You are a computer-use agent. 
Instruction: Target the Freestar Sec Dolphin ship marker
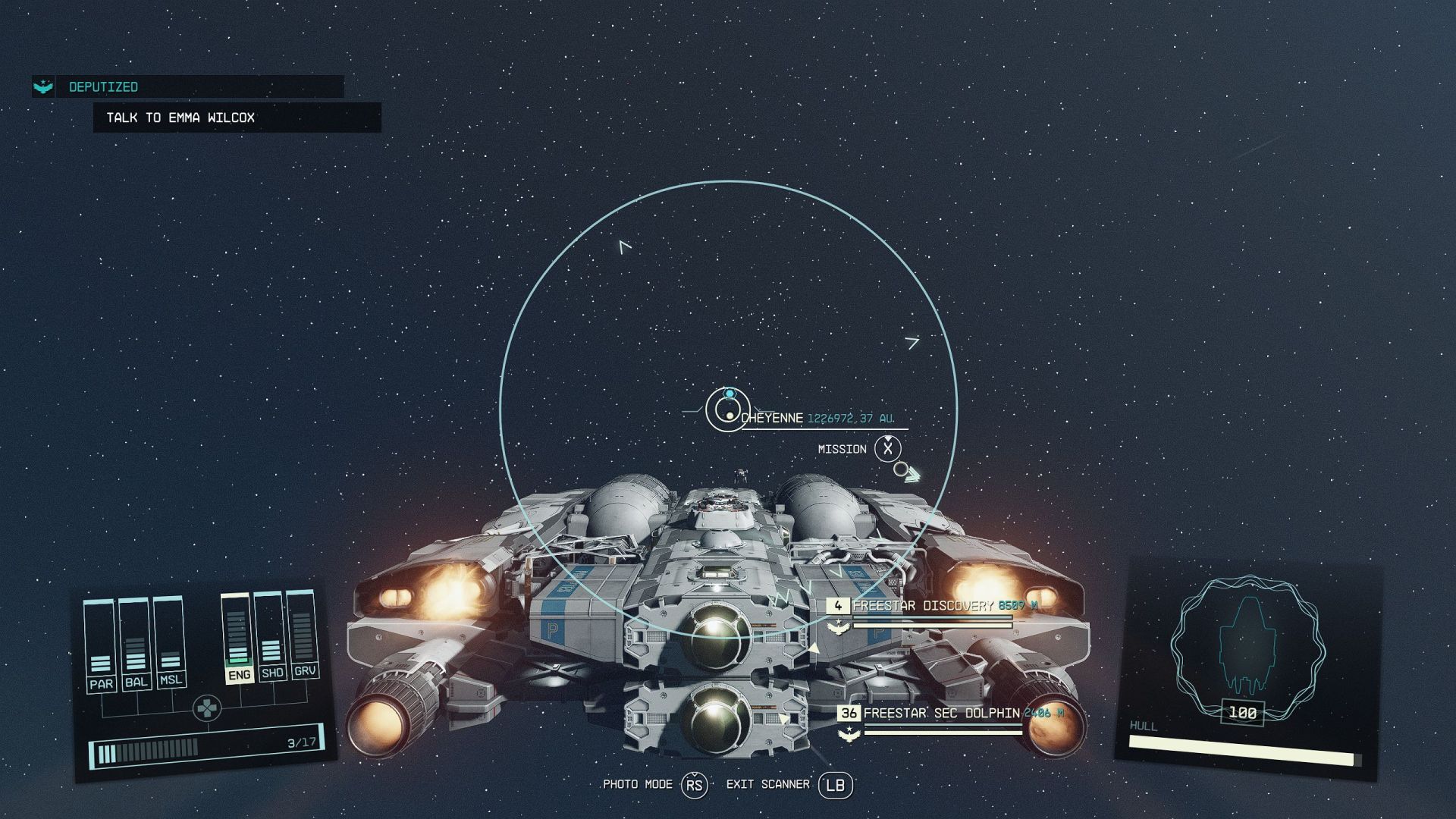(x=940, y=714)
